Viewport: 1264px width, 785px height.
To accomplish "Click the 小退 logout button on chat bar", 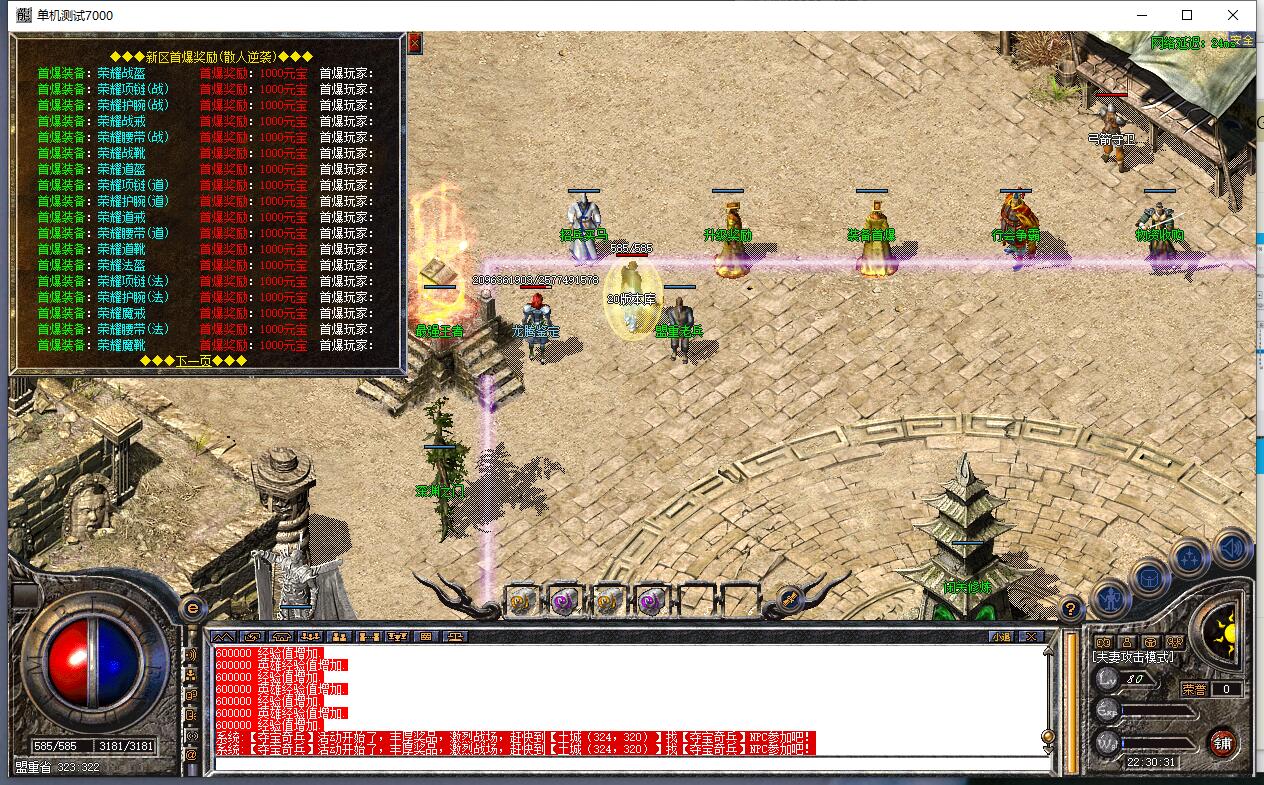I will [x=1002, y=636].
